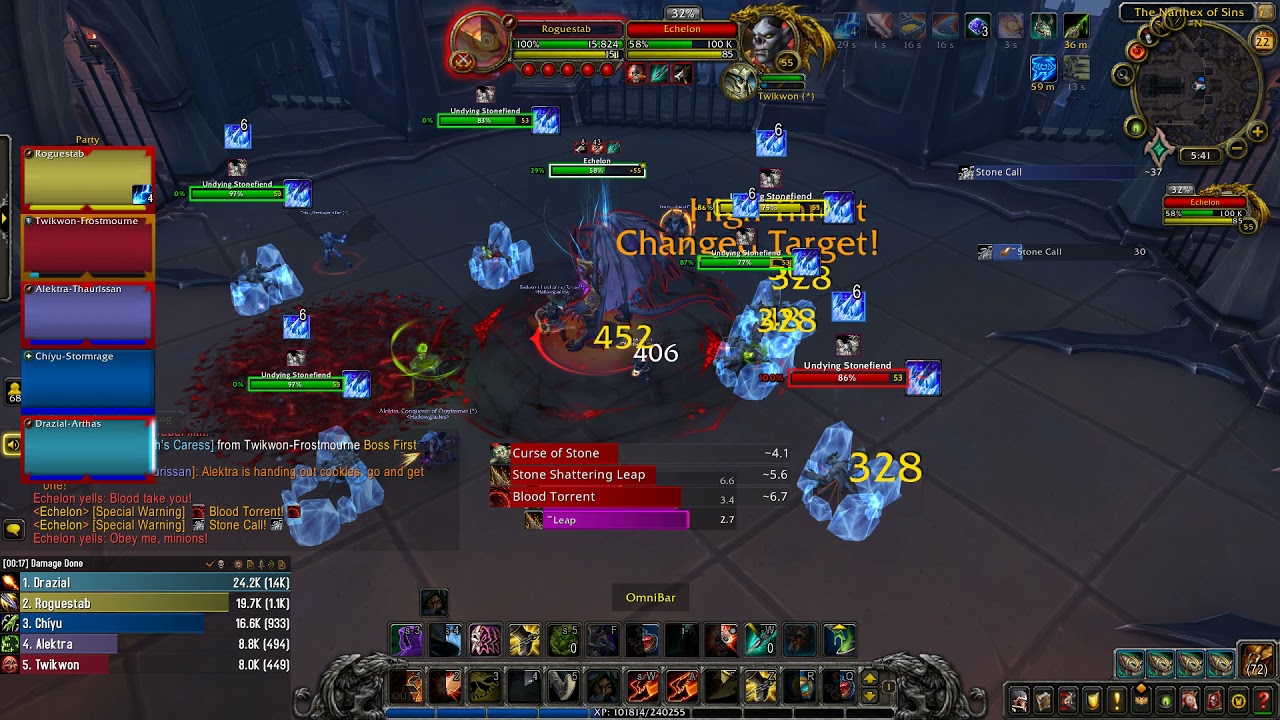Click the side tab beside the action bar arrows
Screen dimensions: 1280x720
[x=889, y=687]
